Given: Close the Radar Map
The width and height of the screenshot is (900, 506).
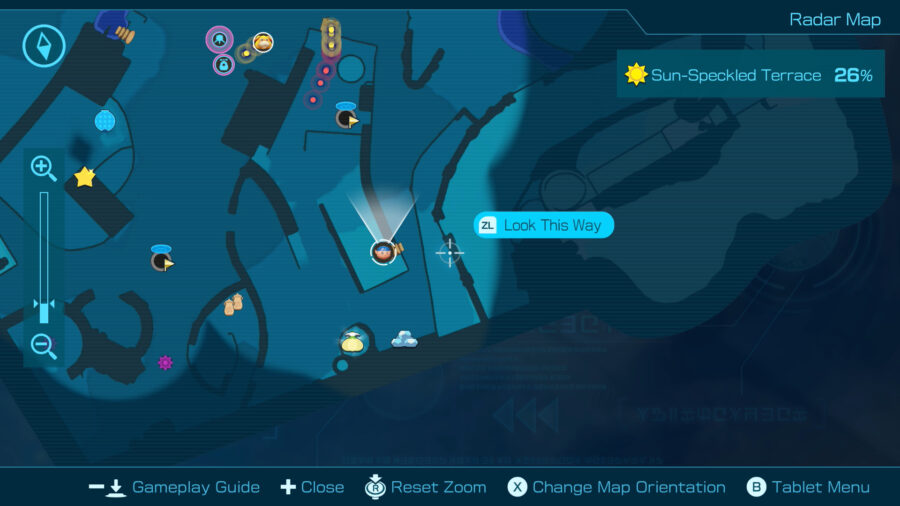Looking at the screenshot, I should (x=312, y=487).
